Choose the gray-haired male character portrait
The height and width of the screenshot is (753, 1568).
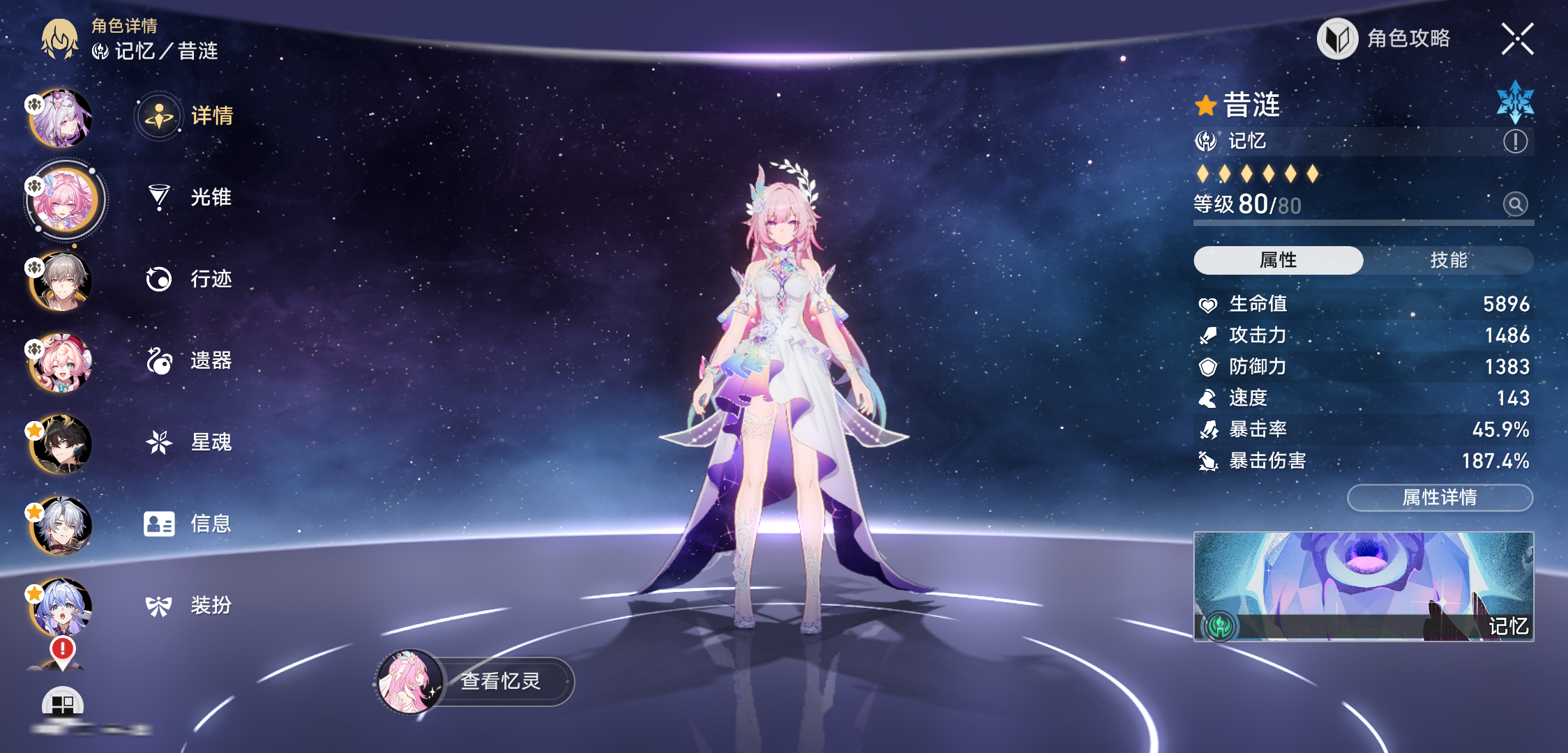click(x=61, y=282)
